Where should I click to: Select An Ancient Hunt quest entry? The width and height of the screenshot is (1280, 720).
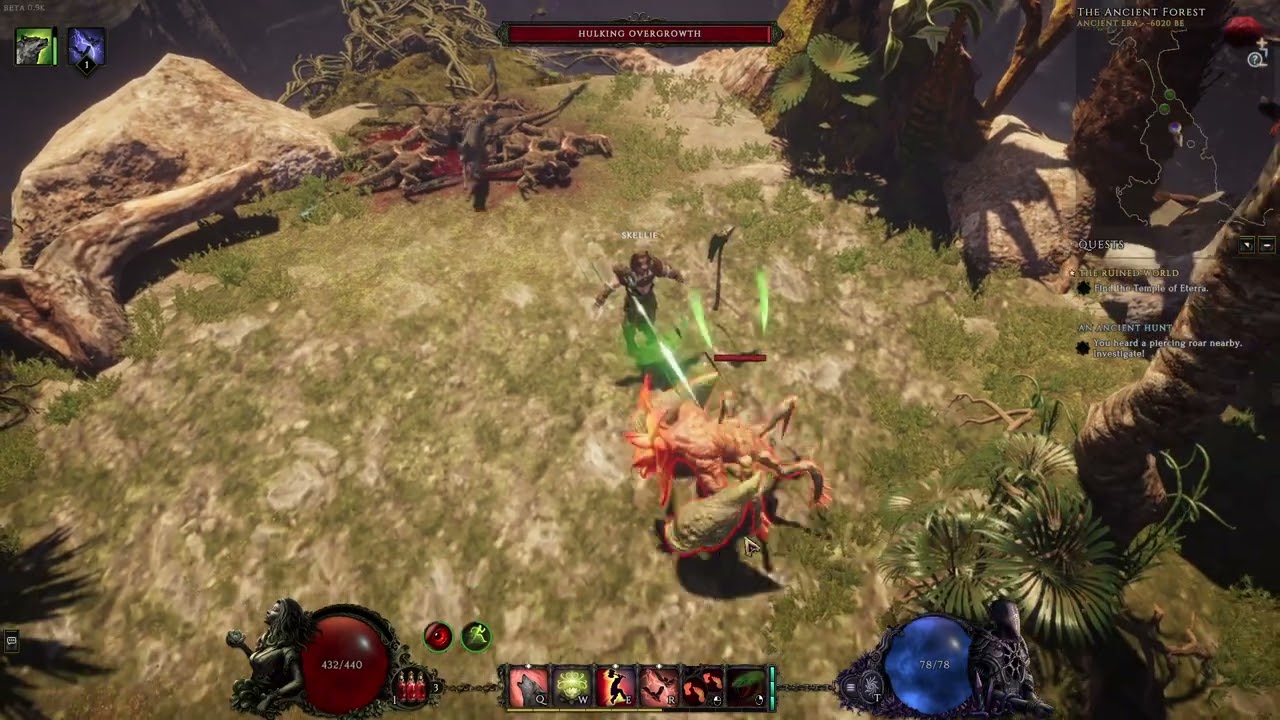click(x=1125, y=328)
